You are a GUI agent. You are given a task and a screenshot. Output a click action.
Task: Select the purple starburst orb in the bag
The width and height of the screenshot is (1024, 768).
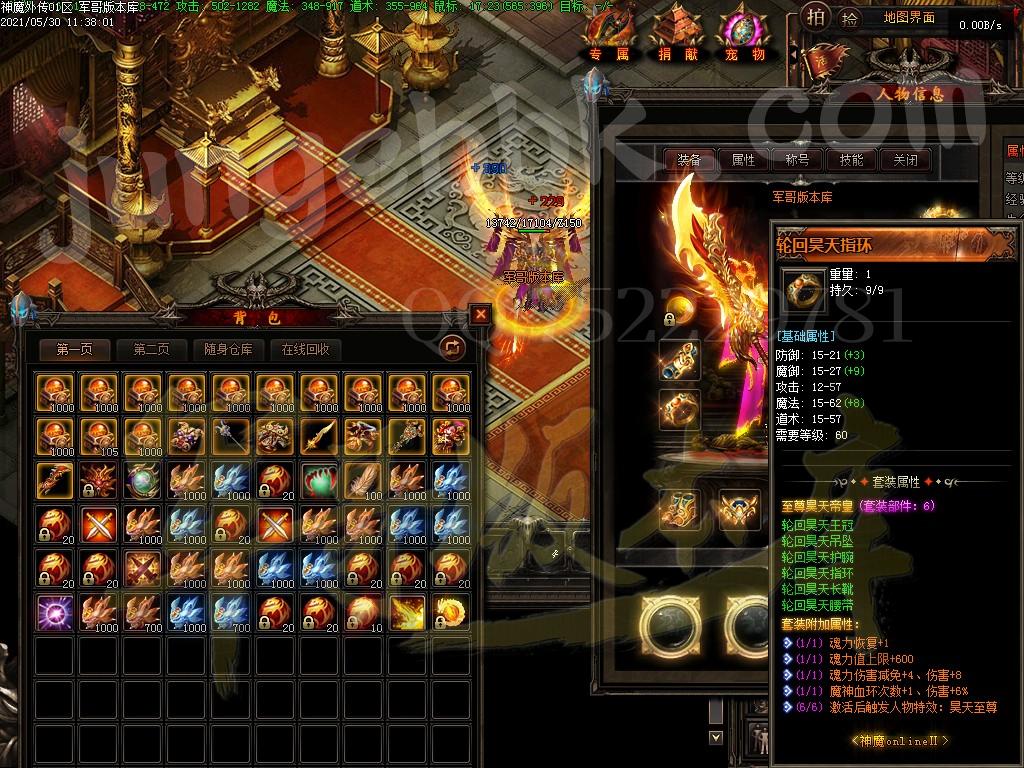(54, 611)
